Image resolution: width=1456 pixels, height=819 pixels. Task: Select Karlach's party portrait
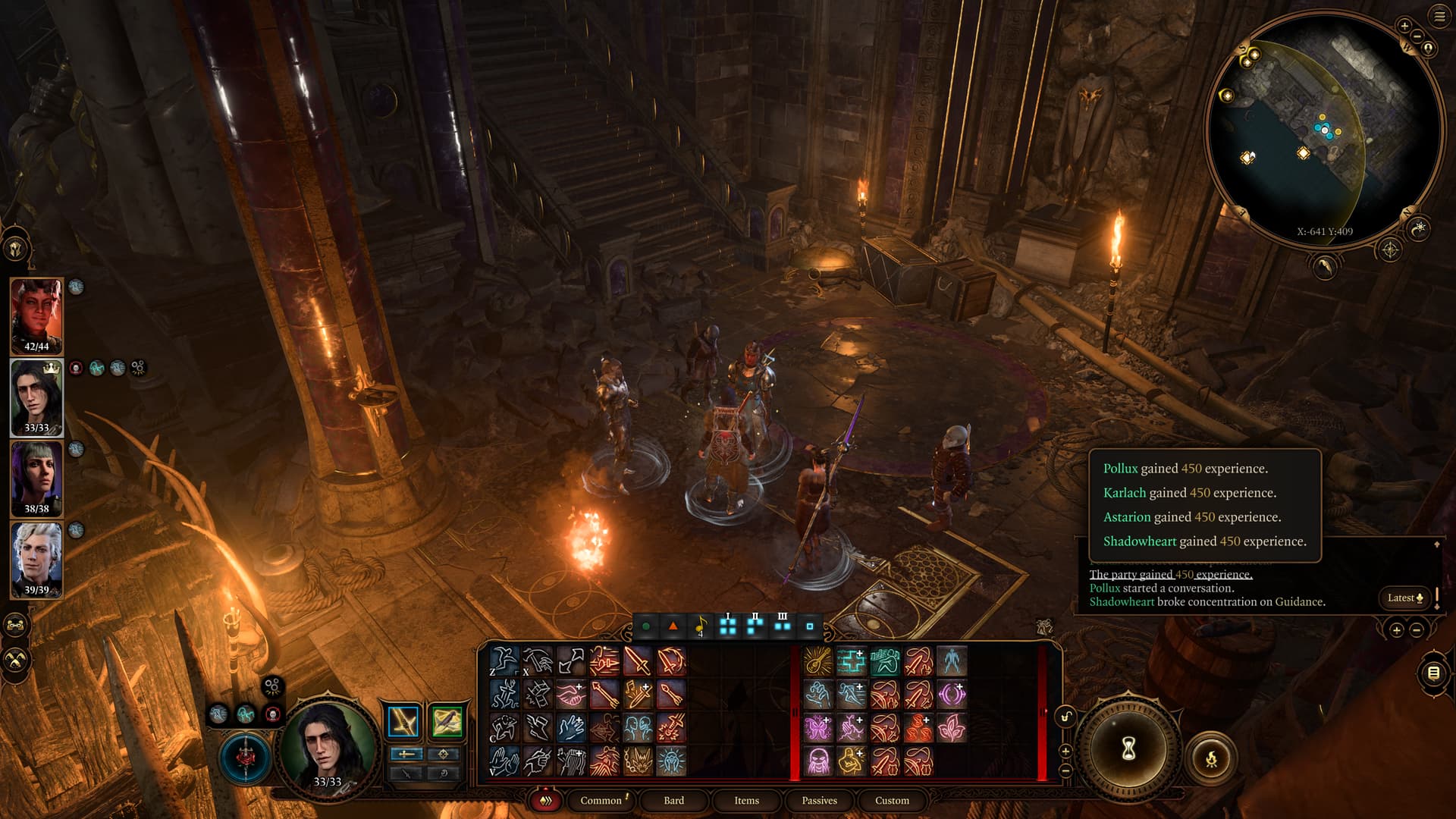[x=36, y=315]
